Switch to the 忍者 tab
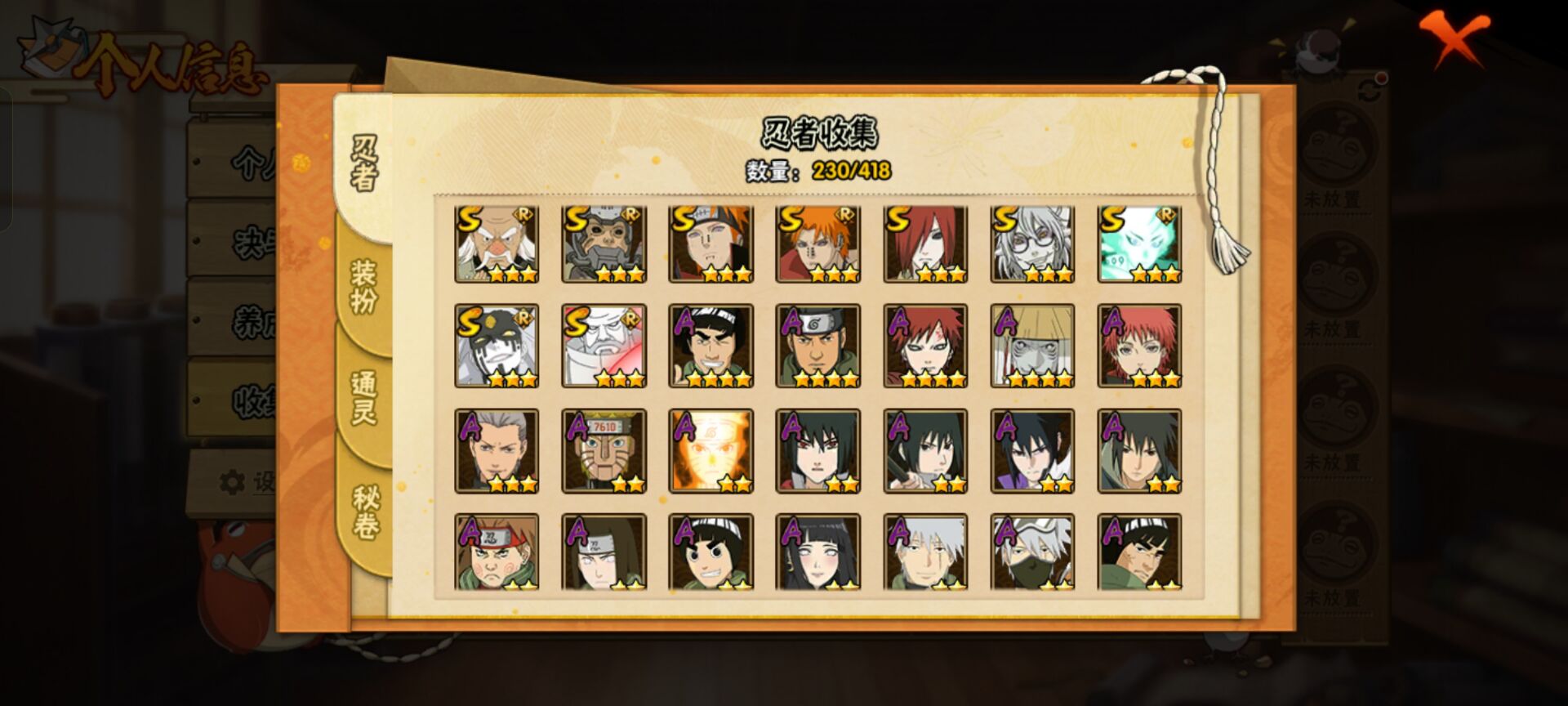Viewport: 1568px width, 706px height. coord(364,163)
